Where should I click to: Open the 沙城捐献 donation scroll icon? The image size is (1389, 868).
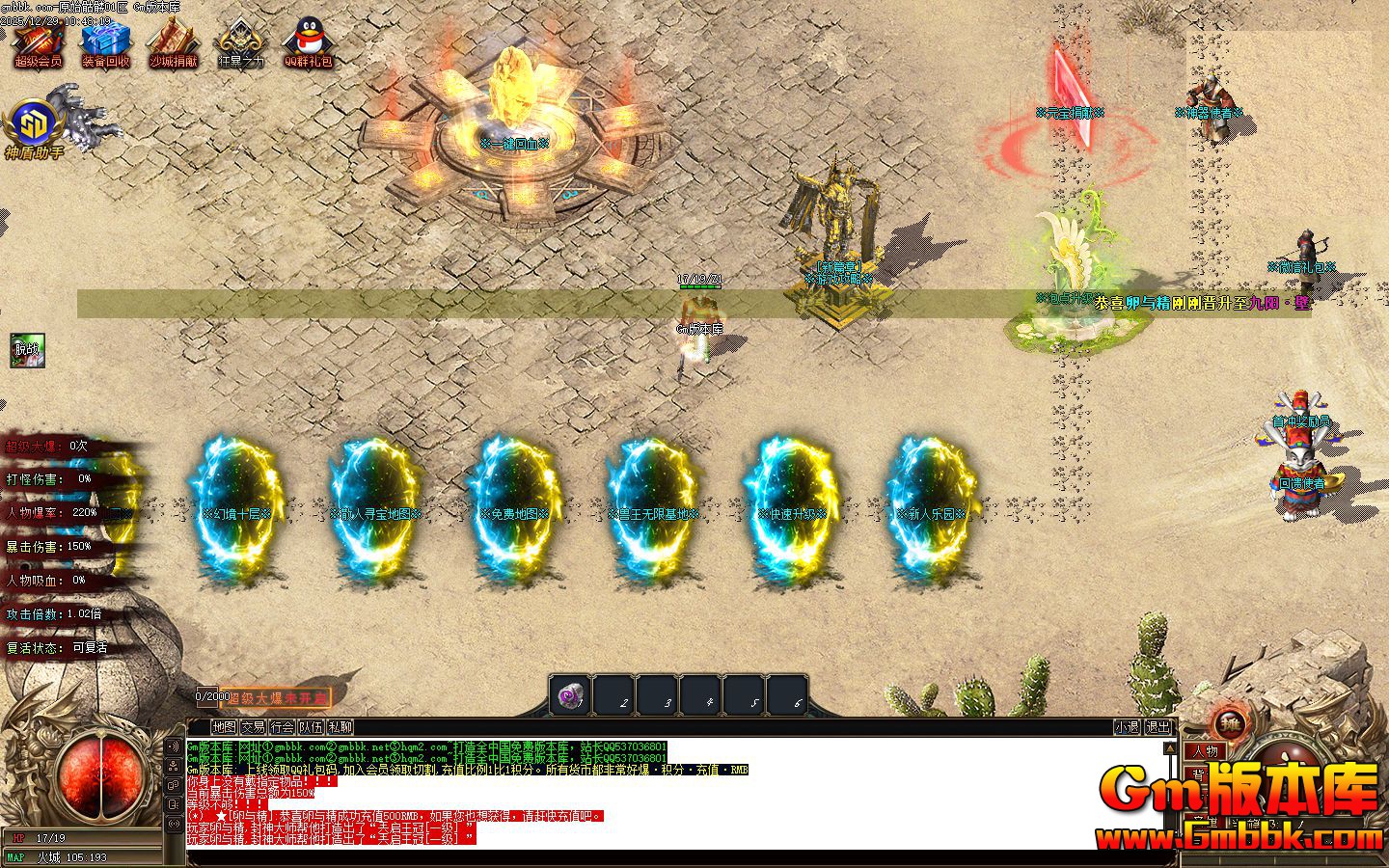click(173, 44)
